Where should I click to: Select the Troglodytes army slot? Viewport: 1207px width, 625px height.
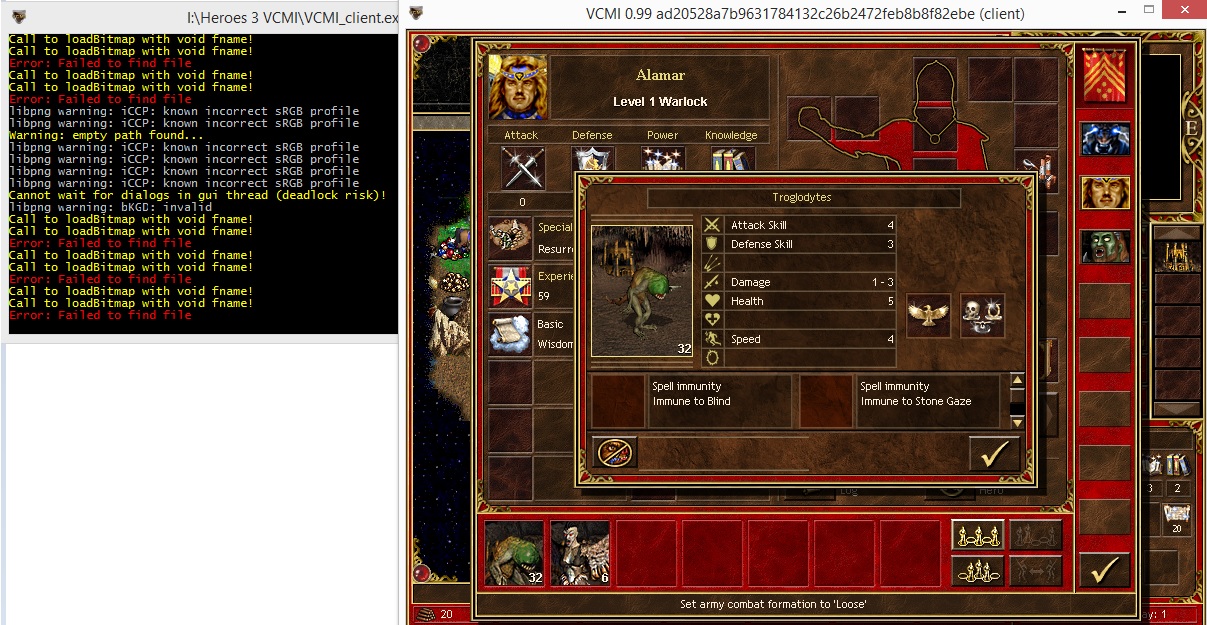(x=514, y=553)
